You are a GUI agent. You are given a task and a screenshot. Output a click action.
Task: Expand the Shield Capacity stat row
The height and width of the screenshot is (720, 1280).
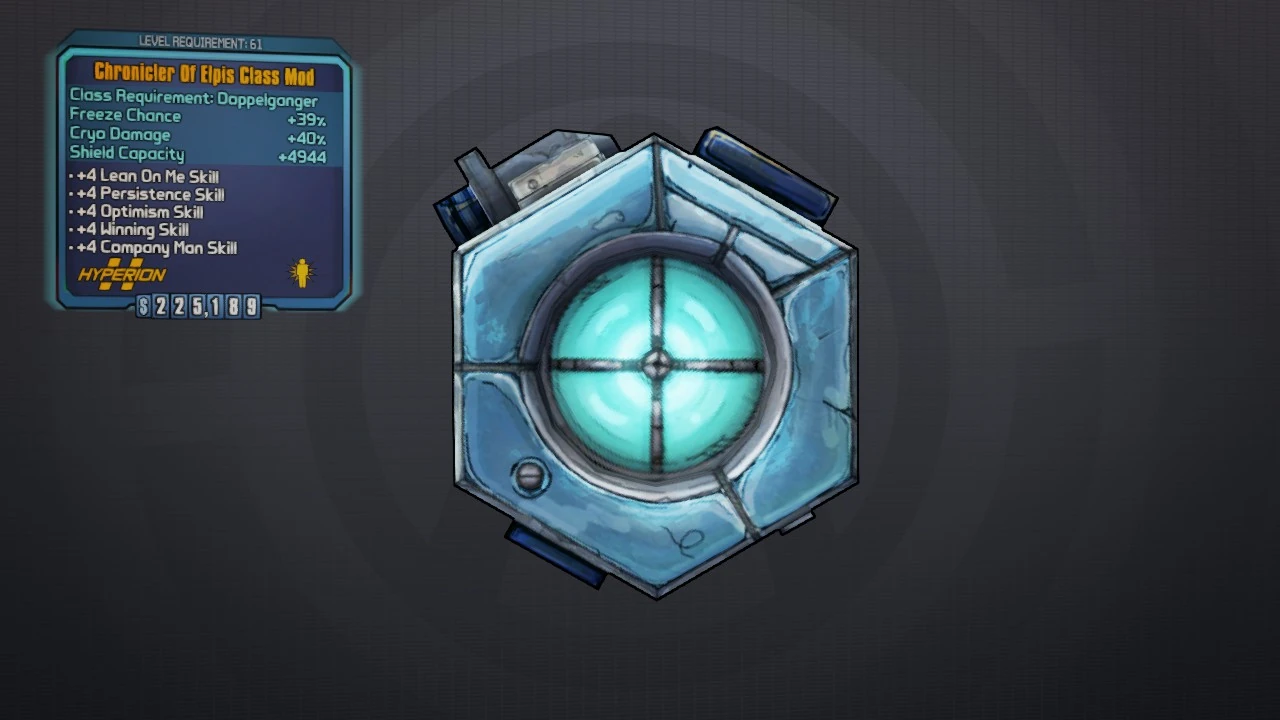point(127,153)
